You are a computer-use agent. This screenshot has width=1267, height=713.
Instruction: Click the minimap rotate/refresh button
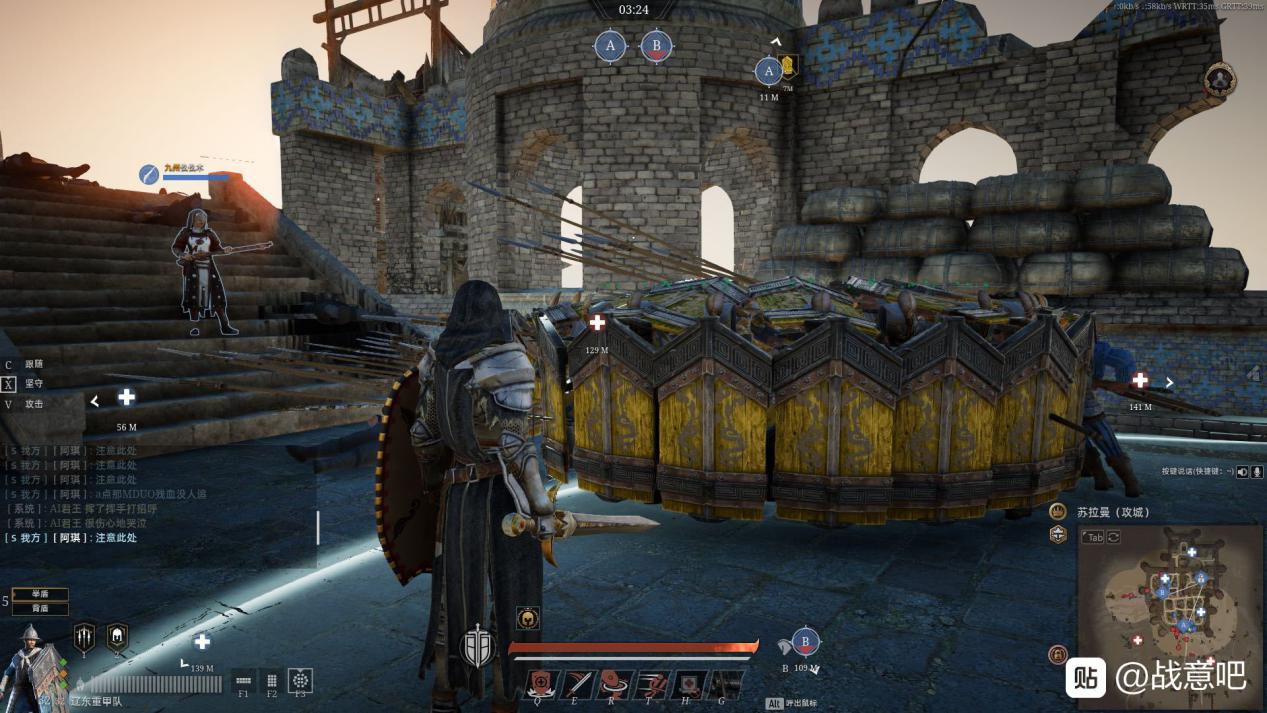tap(1113, 537)
